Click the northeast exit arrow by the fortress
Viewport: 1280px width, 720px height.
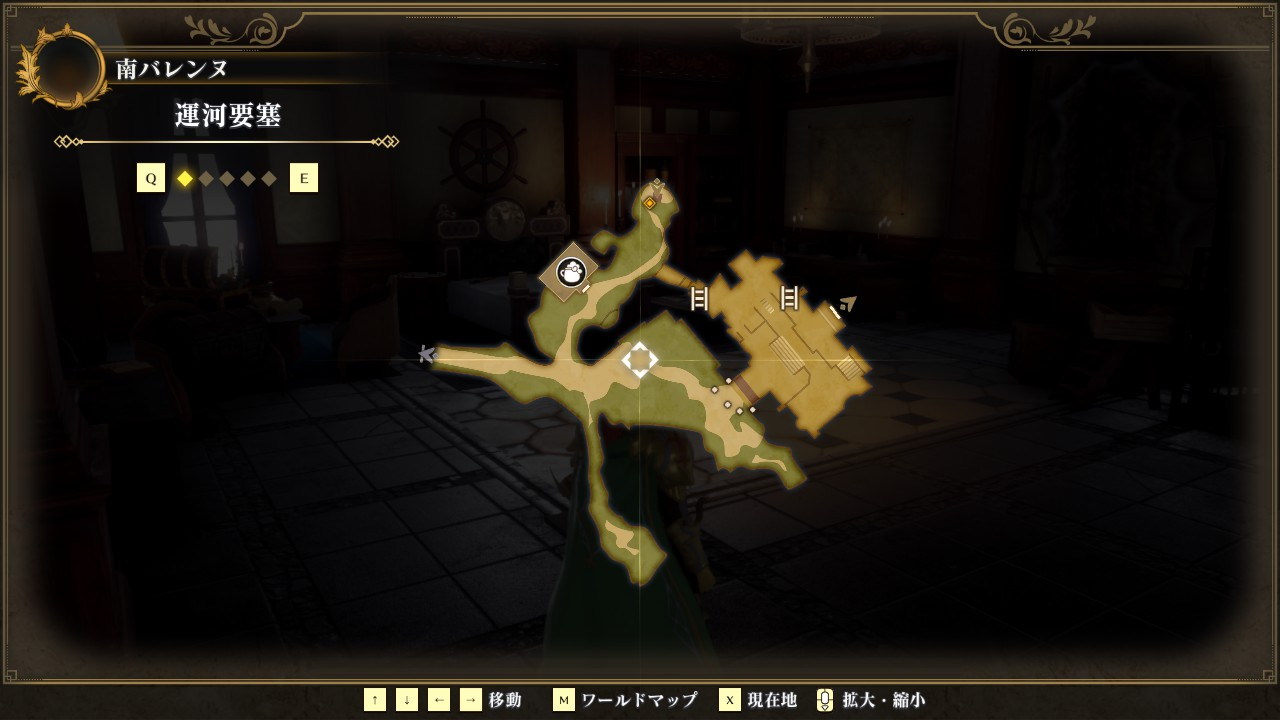848,304
